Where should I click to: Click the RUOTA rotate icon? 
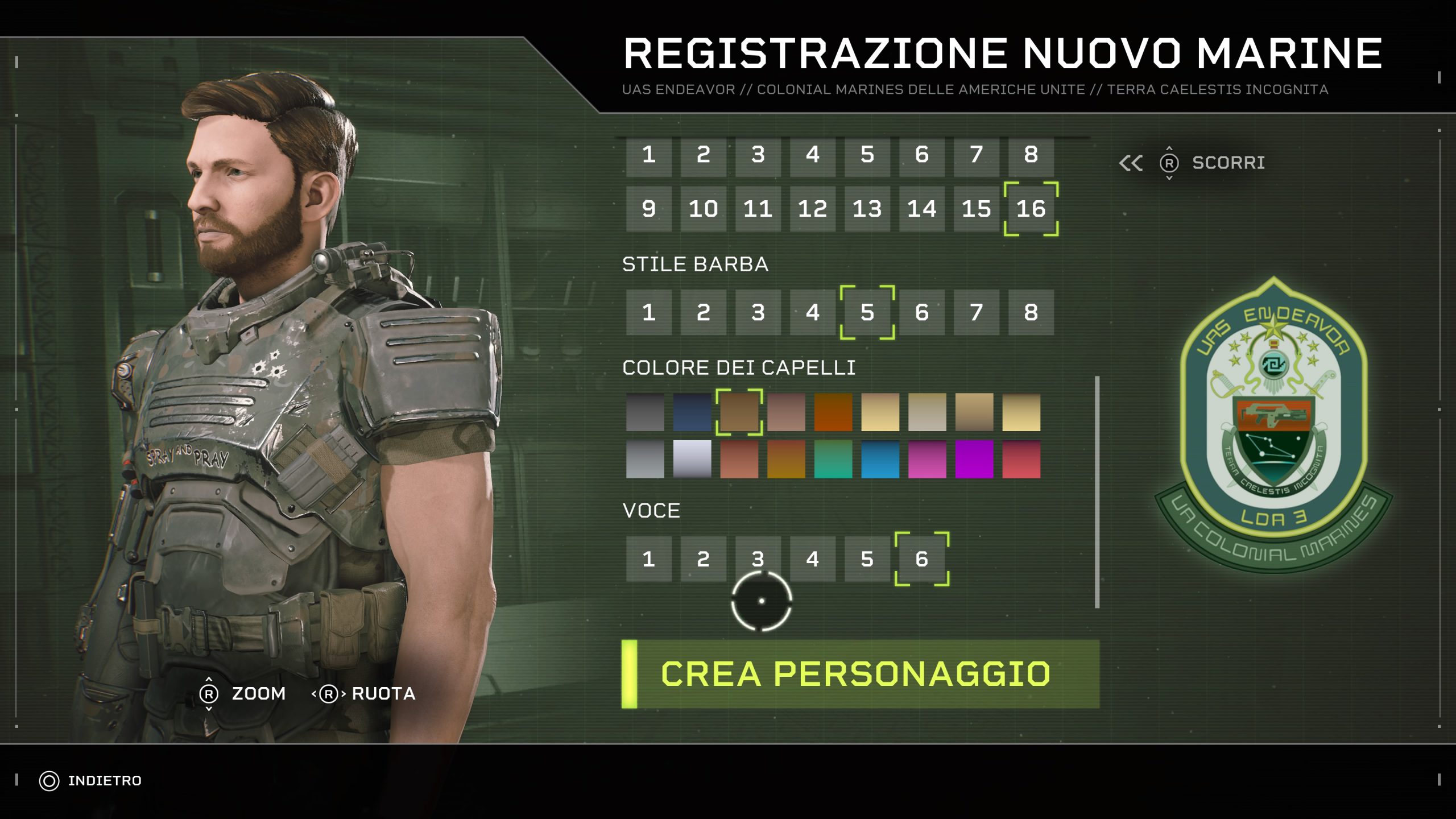click(330, 693)
